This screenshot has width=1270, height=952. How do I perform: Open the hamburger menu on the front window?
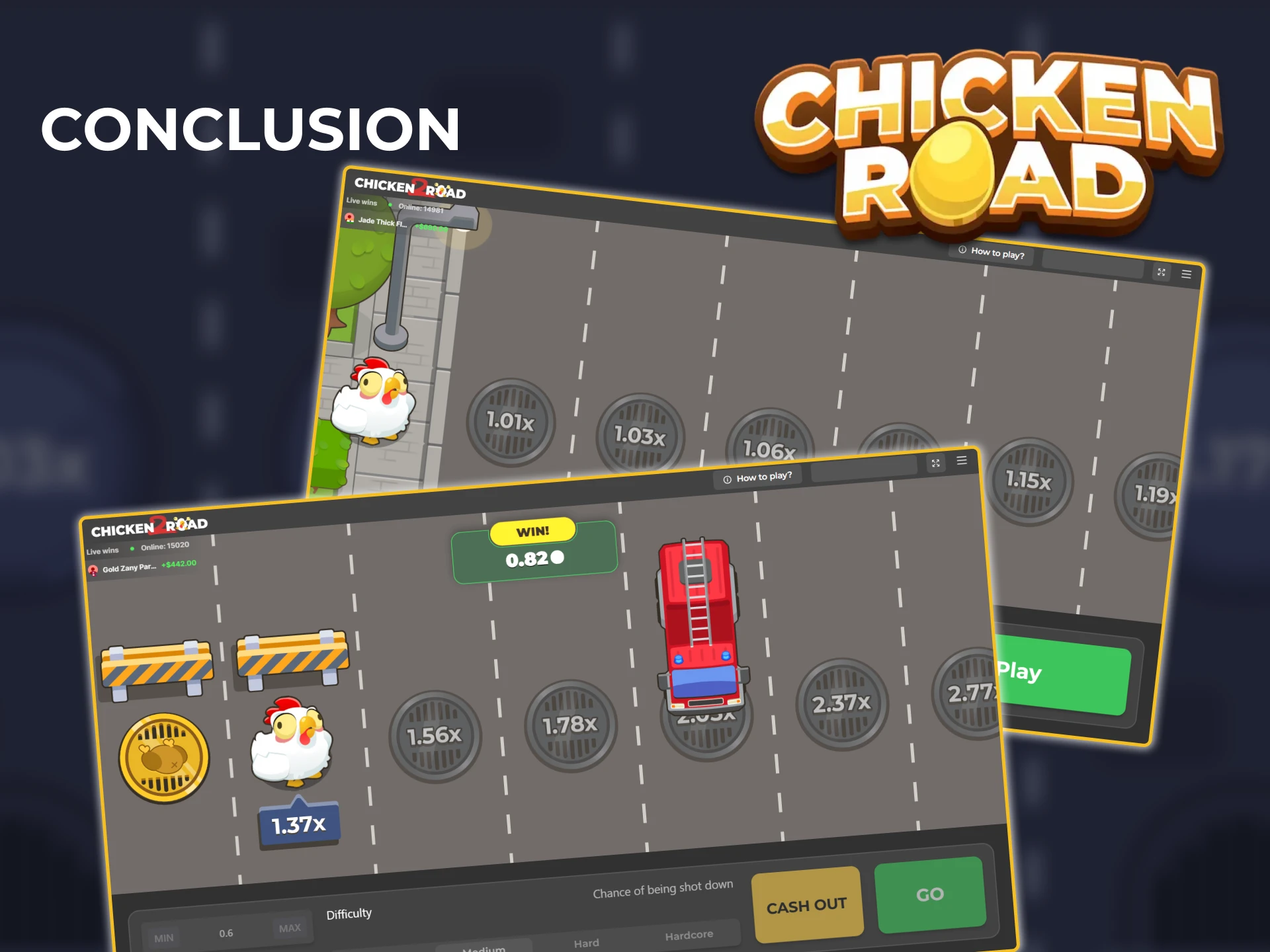click(962, 461)
